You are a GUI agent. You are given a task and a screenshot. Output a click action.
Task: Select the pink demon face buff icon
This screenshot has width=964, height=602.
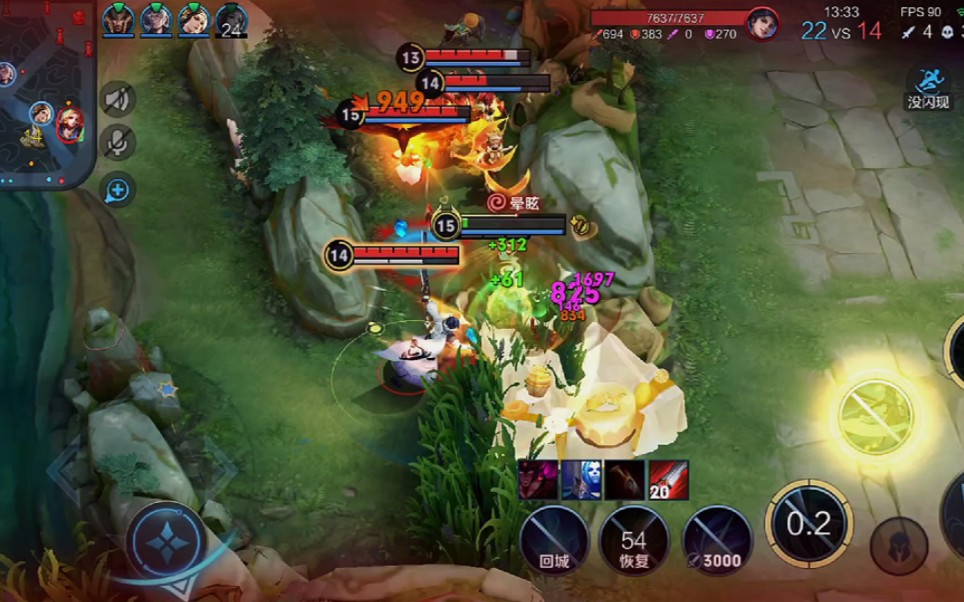coord(538,480)
